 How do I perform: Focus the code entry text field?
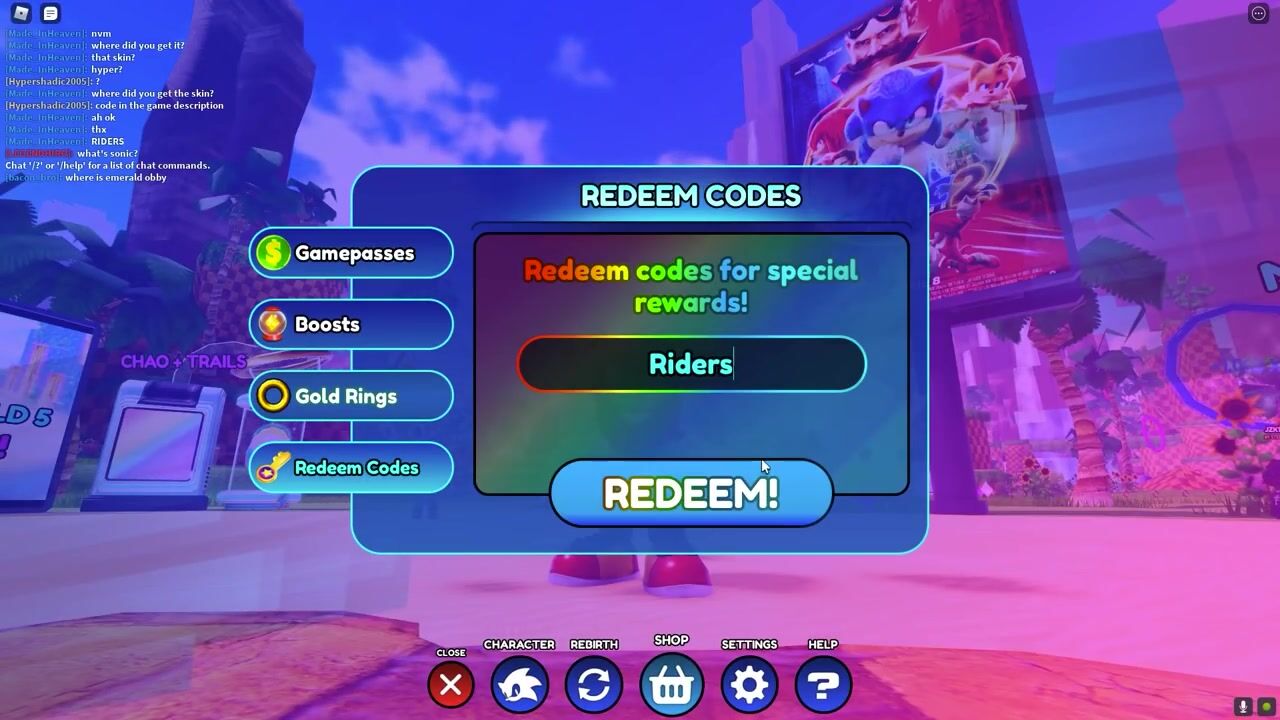point(691,364)
